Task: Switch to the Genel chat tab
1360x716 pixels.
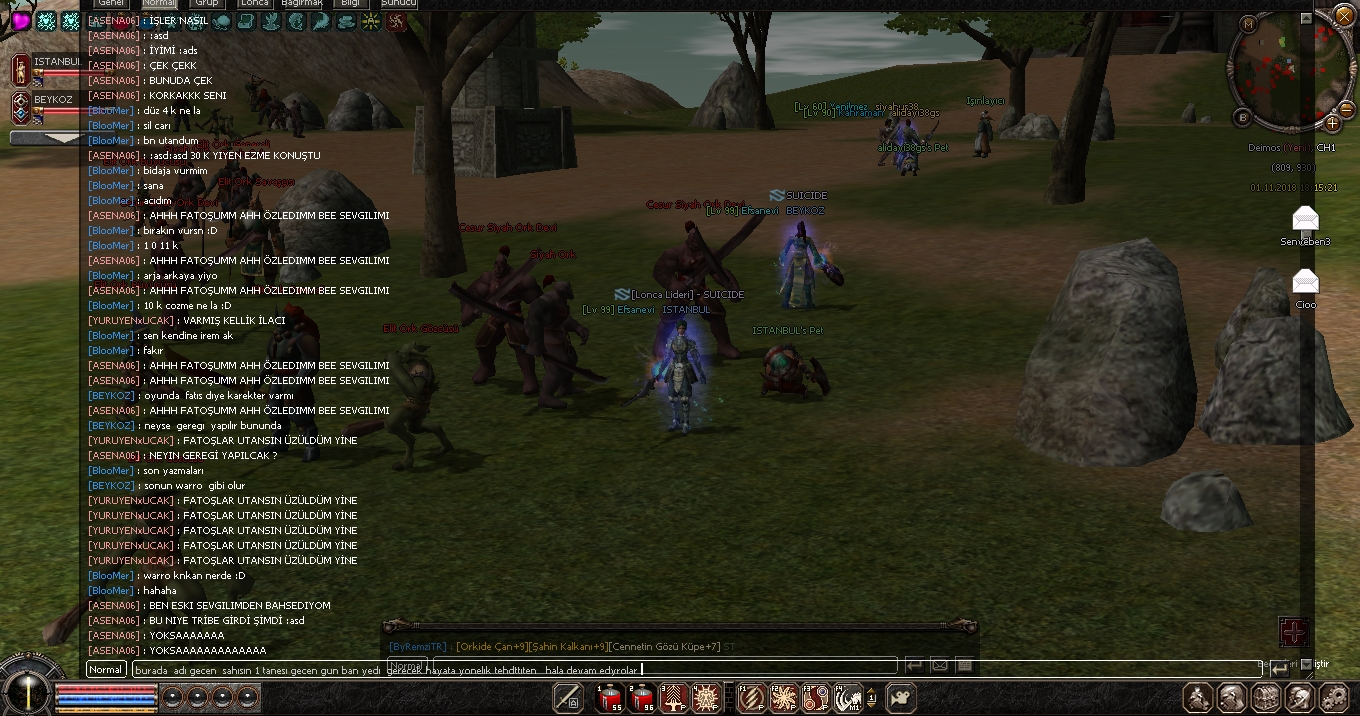Action: coord(110,4)
